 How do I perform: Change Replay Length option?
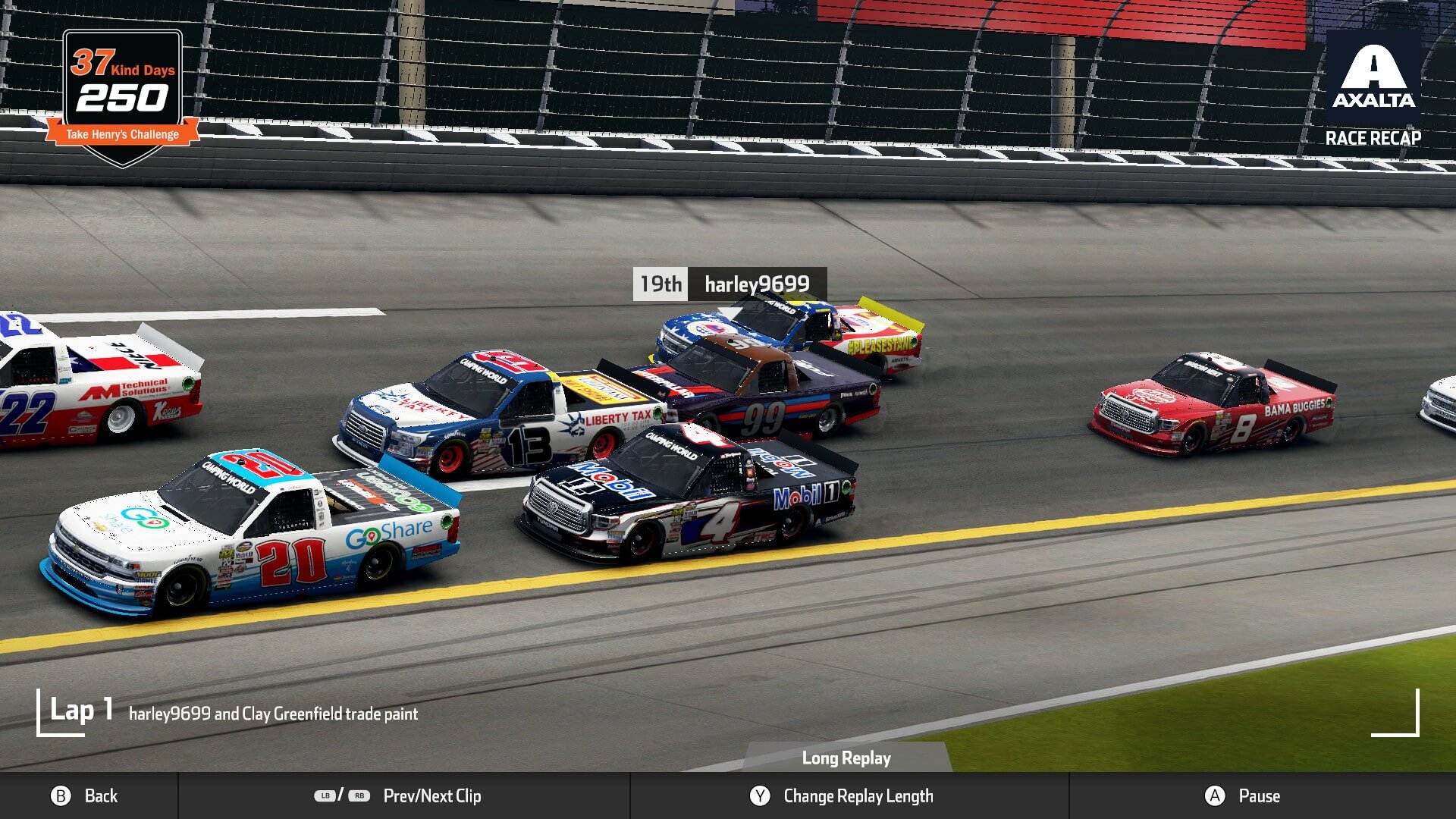click(x=842, y=795)
